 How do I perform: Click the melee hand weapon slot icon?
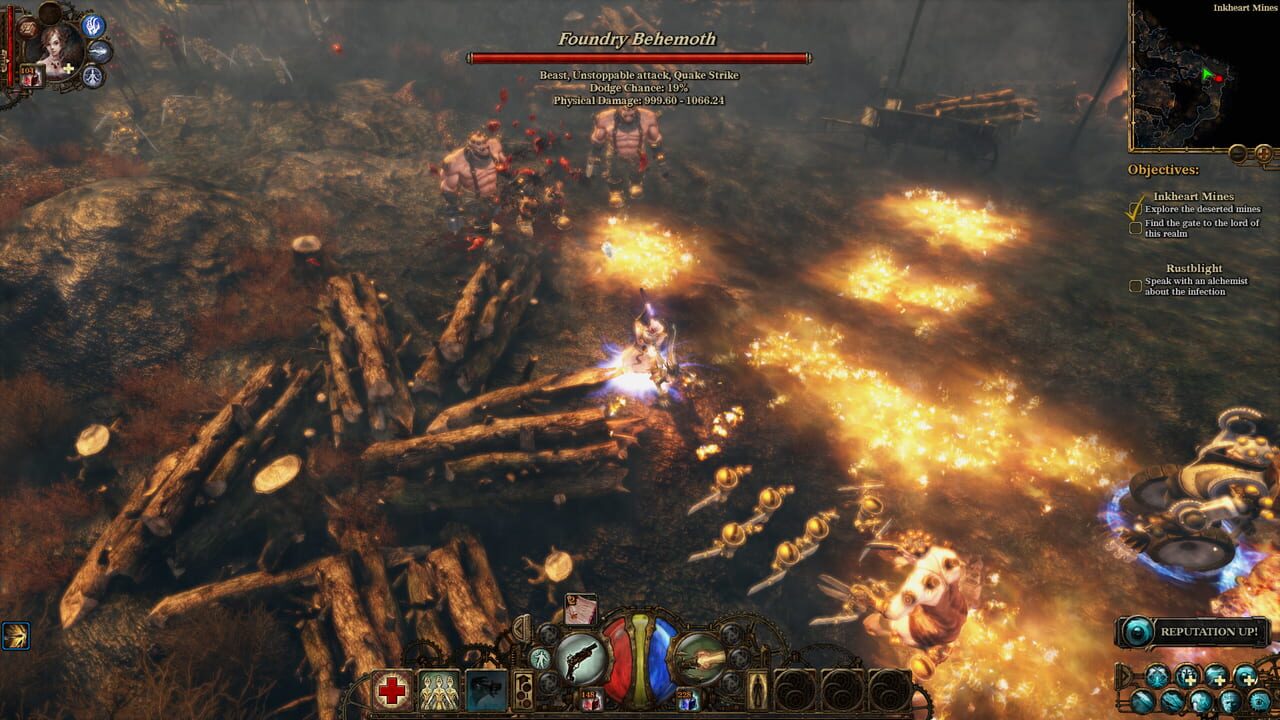700,658
